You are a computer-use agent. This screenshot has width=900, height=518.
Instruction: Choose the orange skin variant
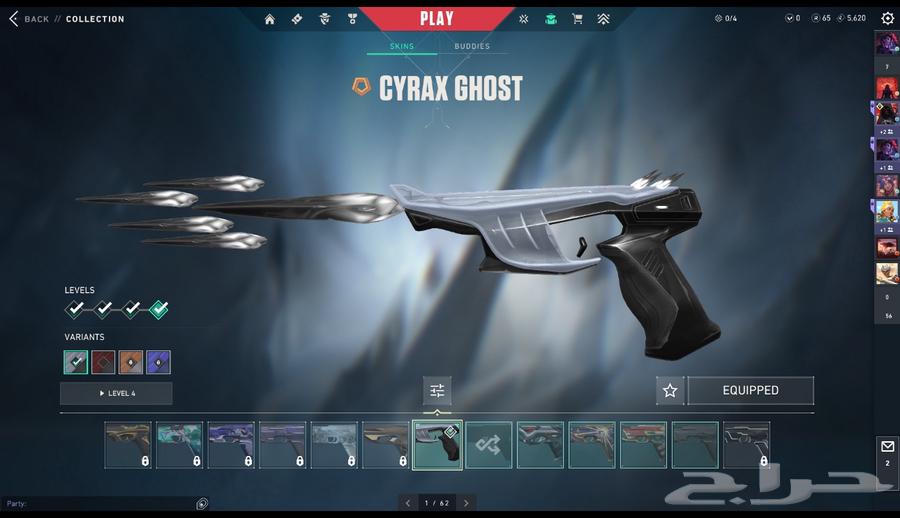[x=131, y=362]
